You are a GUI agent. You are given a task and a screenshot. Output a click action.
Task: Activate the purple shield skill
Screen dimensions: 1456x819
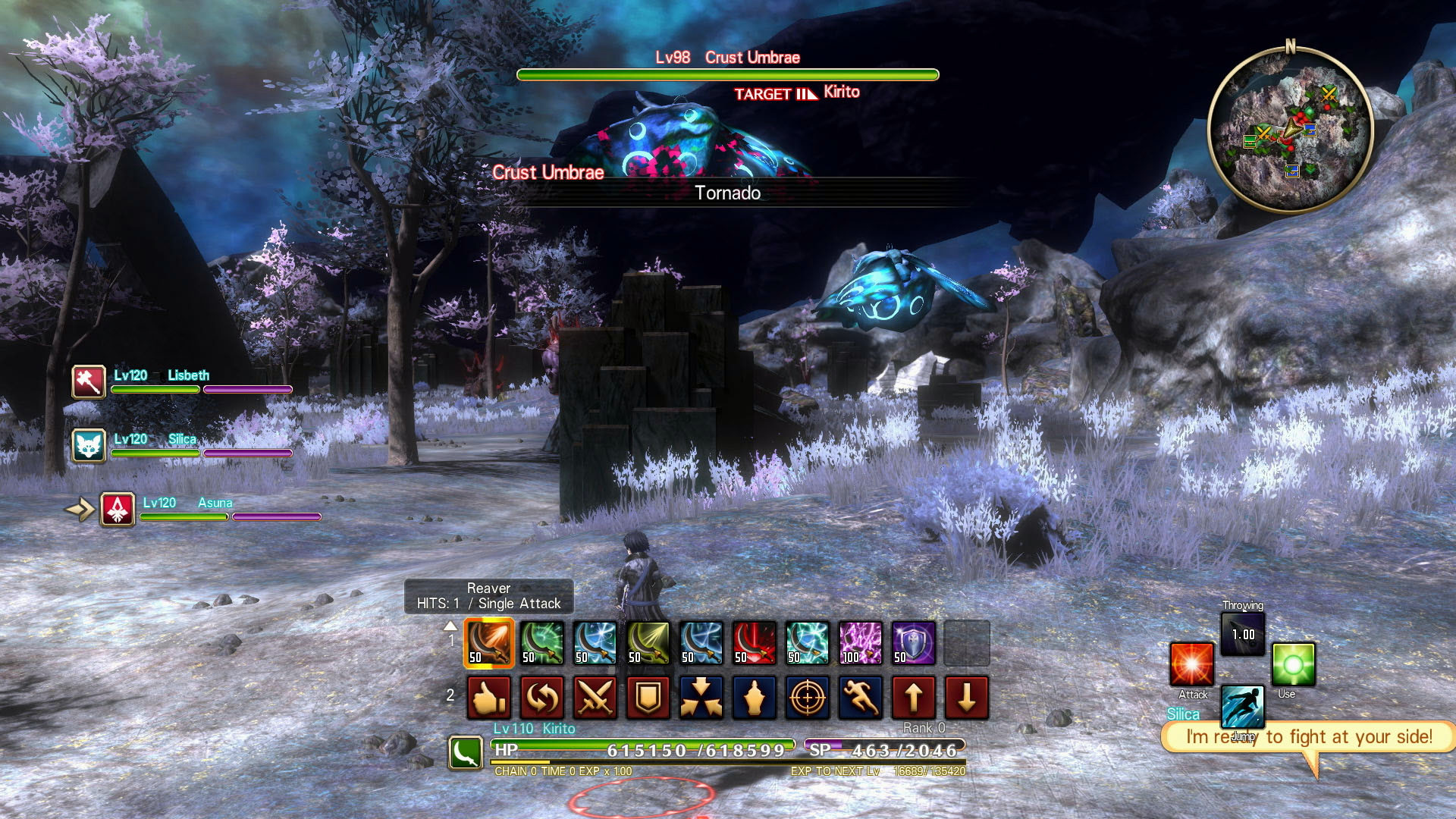(x=914, y=643)
